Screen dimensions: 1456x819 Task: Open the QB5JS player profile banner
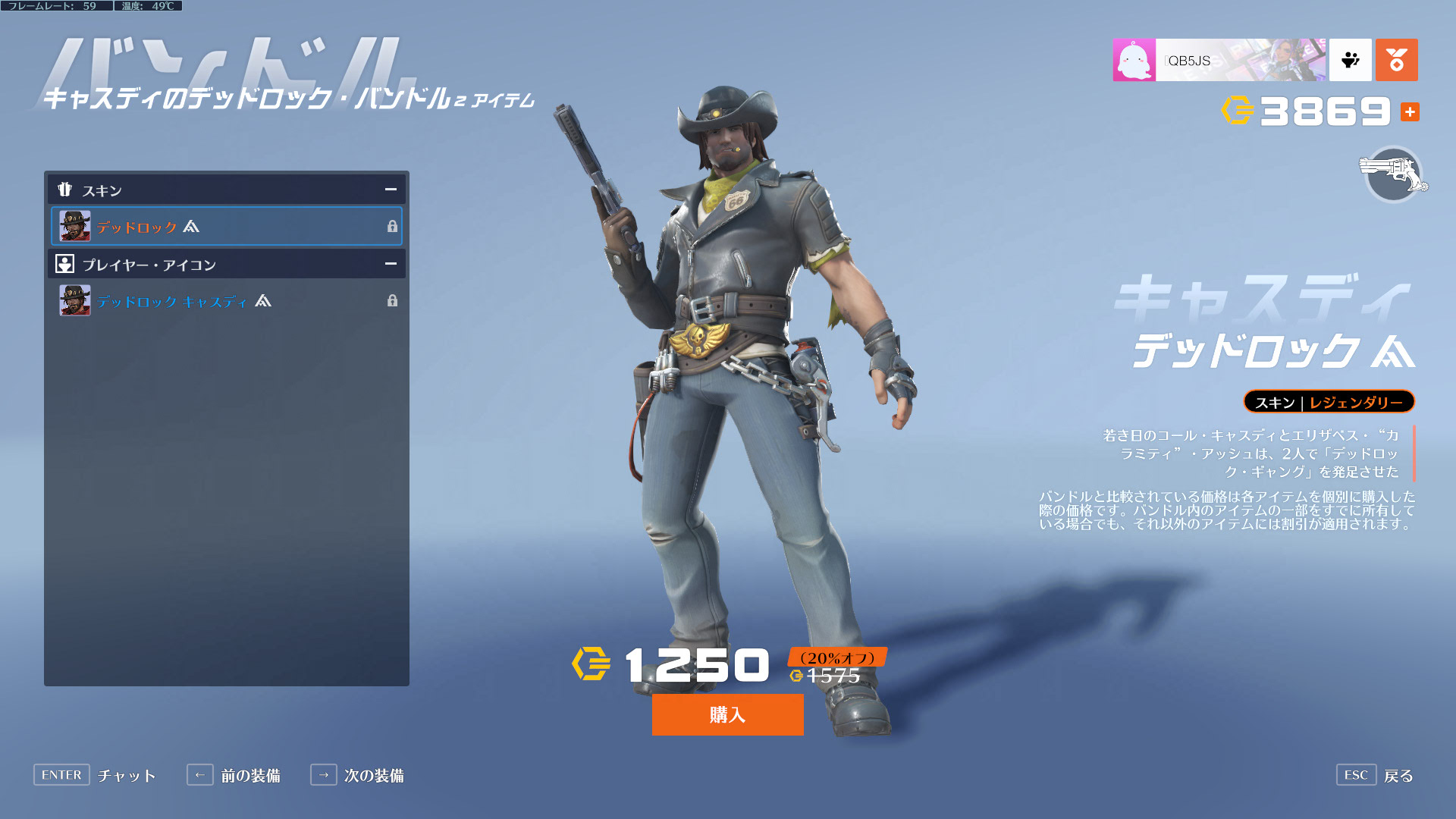coord(1219,60)
